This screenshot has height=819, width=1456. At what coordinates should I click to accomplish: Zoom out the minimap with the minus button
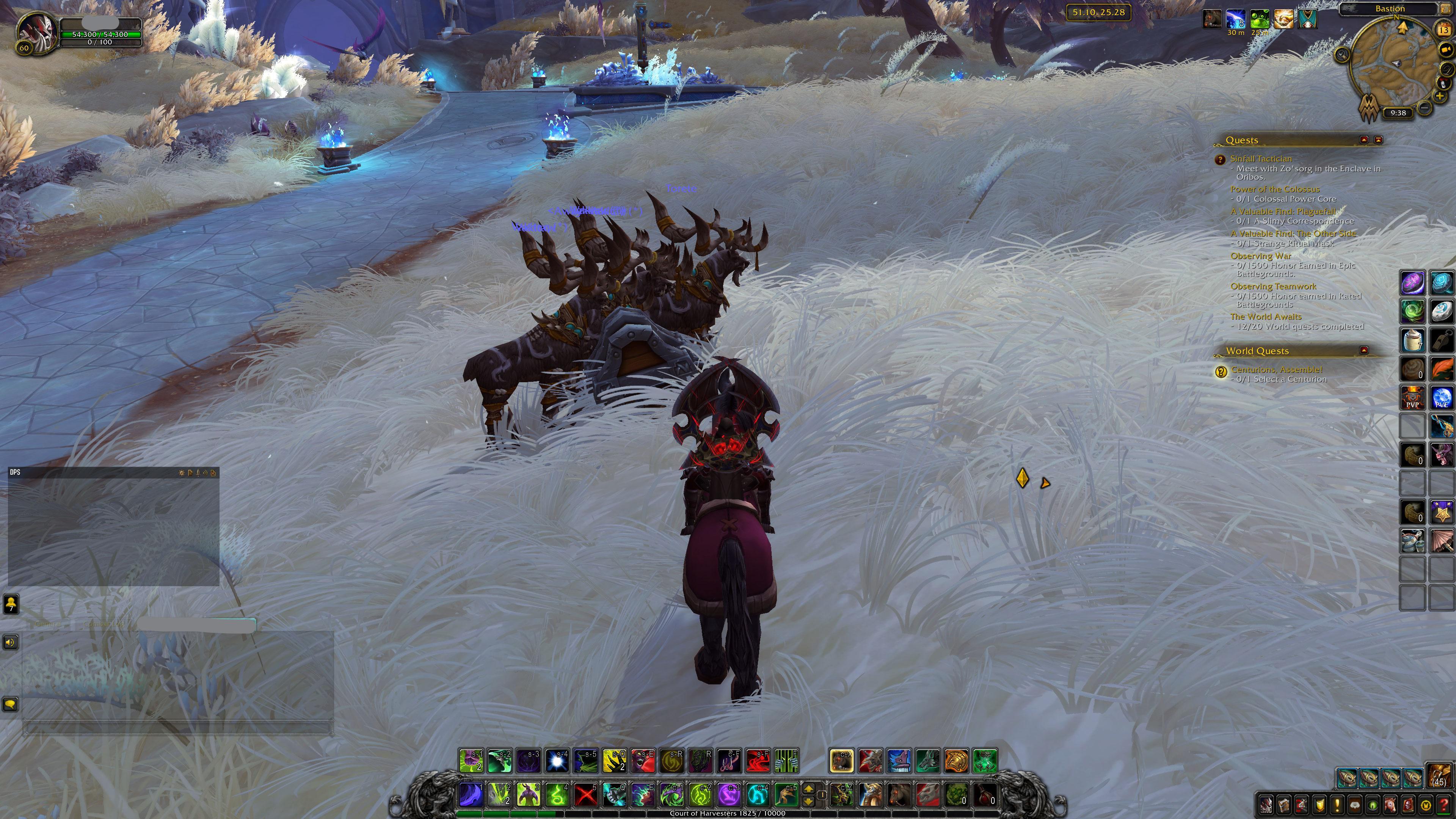tap(1425, 107)
